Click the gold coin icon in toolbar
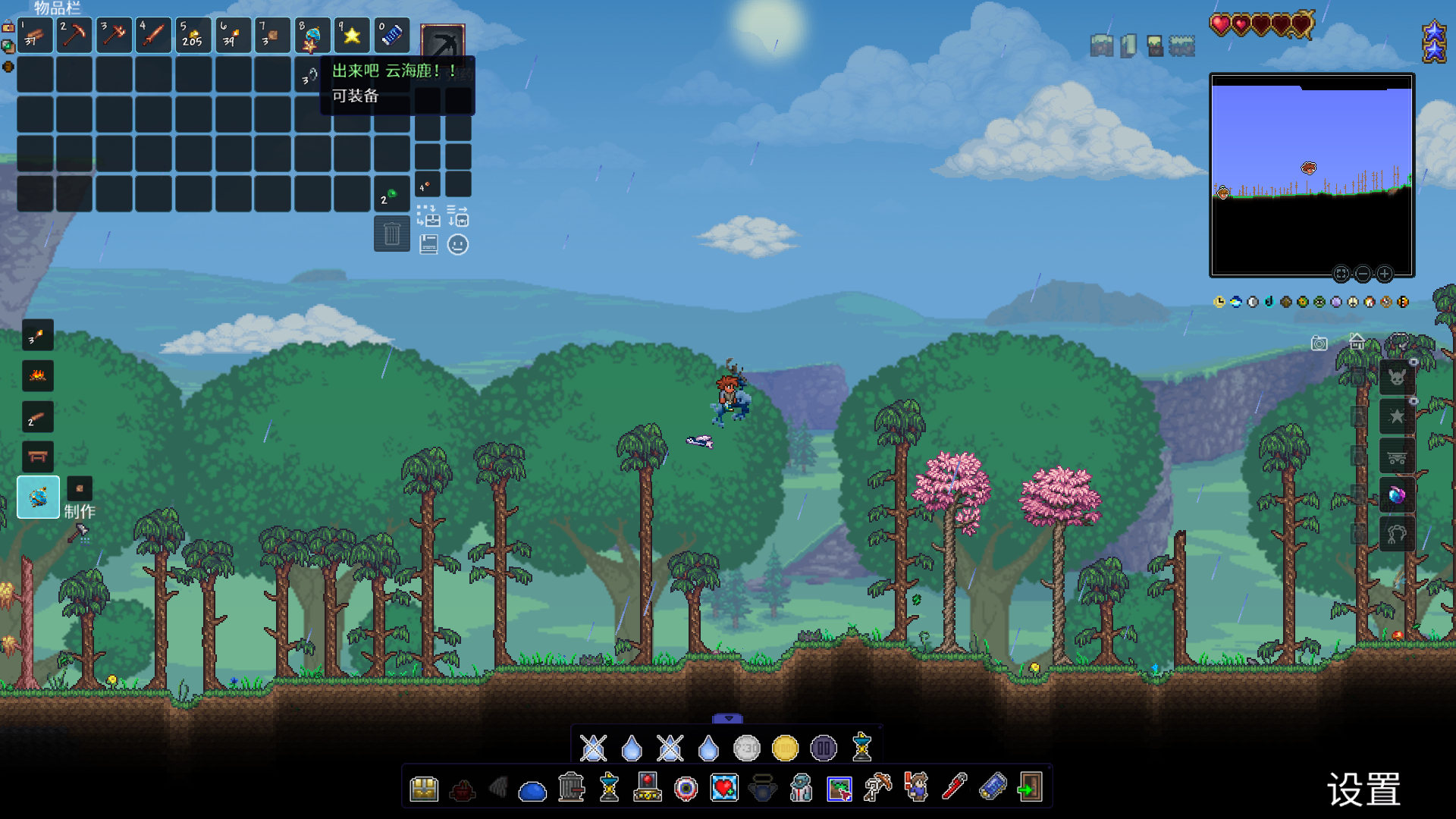The image size is (1456, 819). 785,748
